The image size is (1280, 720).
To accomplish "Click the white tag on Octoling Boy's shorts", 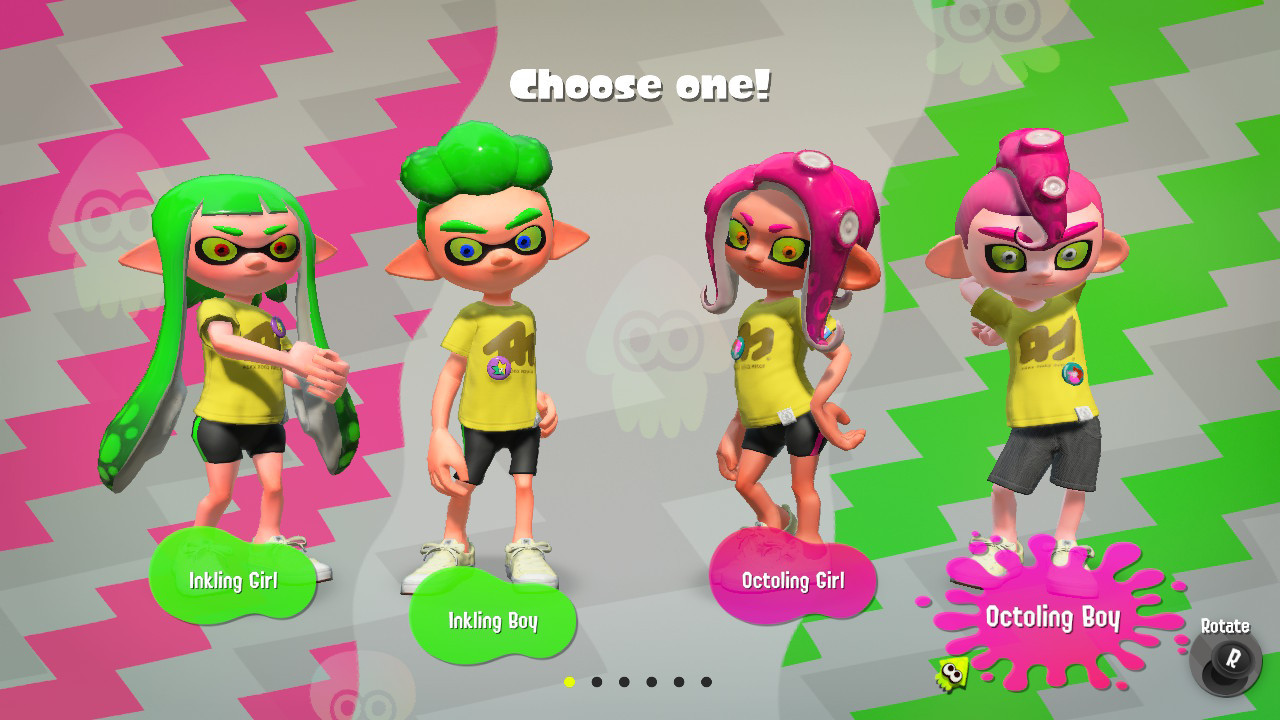I will [1083, 413].
